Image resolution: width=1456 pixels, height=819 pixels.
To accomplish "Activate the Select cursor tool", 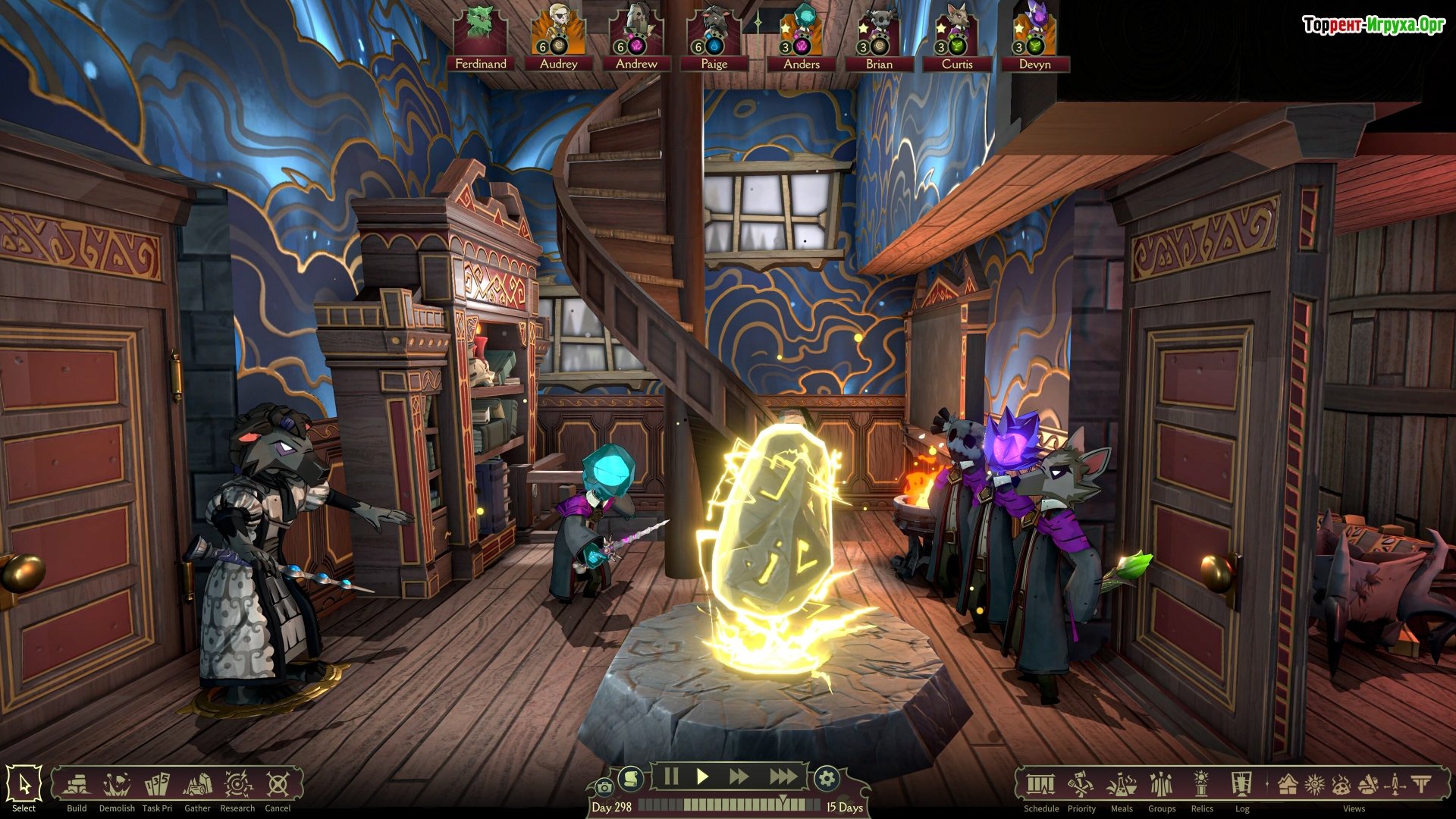I will pos(24,786).
